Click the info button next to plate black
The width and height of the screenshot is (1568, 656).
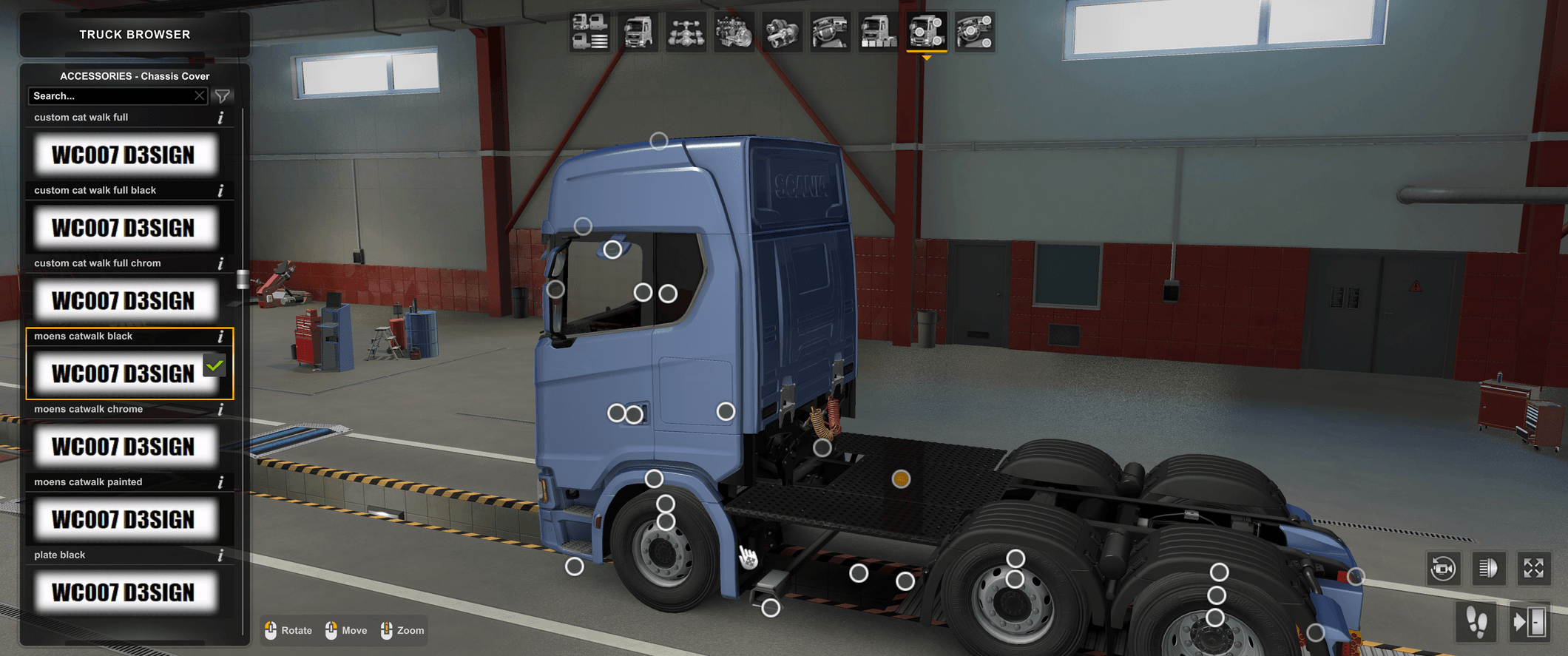(220, 554)
